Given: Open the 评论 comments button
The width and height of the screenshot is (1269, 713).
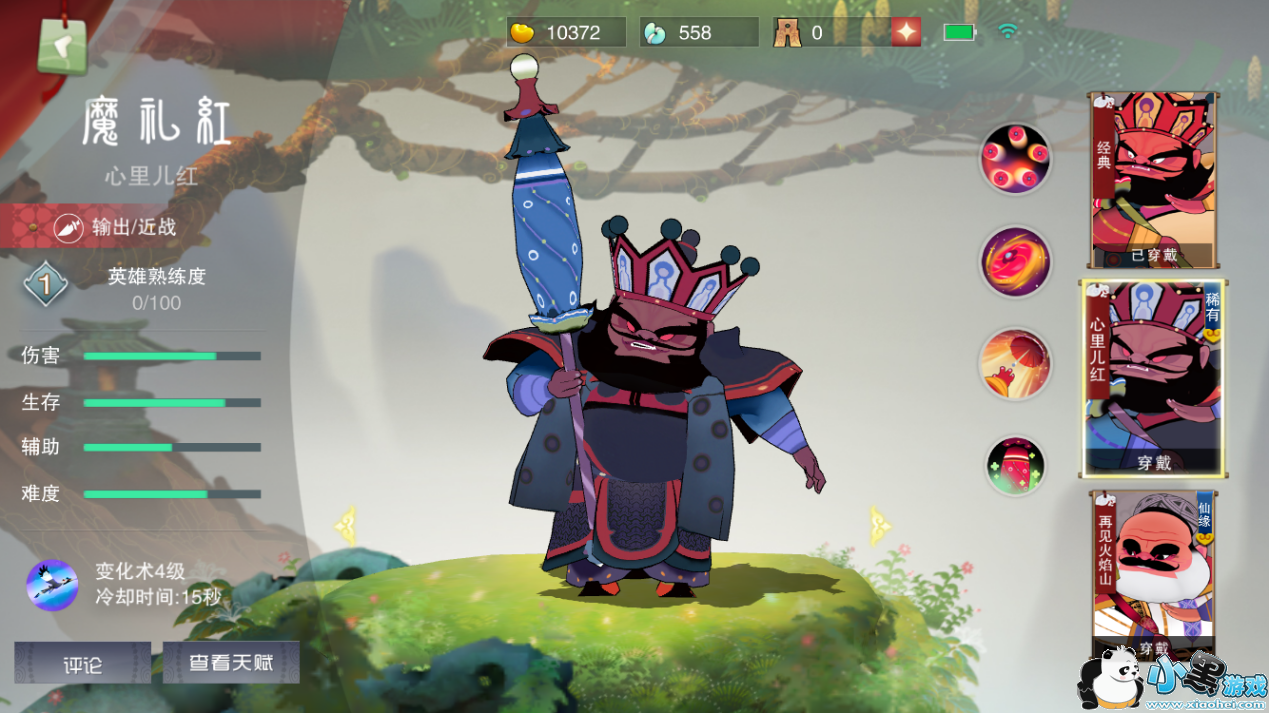Looking at the screenshot, I should click(82, 663).
